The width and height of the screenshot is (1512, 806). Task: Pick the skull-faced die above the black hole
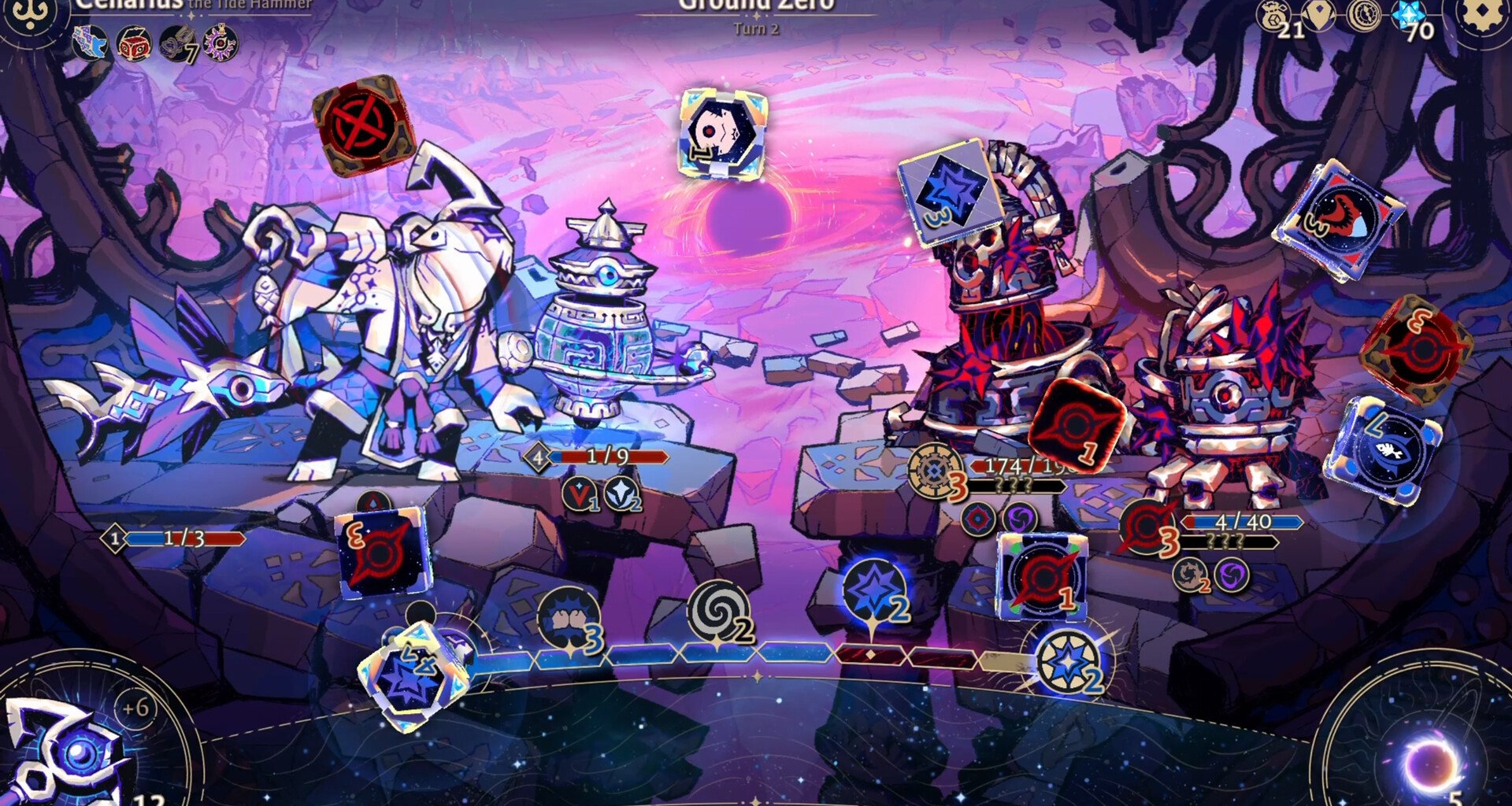(722, 132)
